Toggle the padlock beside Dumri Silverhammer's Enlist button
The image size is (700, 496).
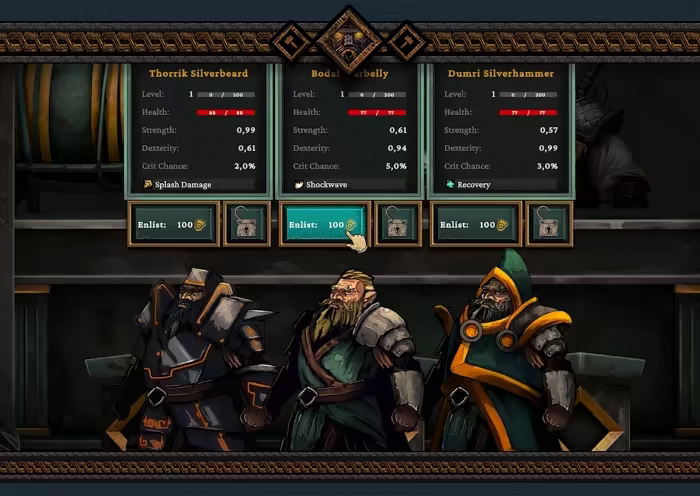point(548,225)
